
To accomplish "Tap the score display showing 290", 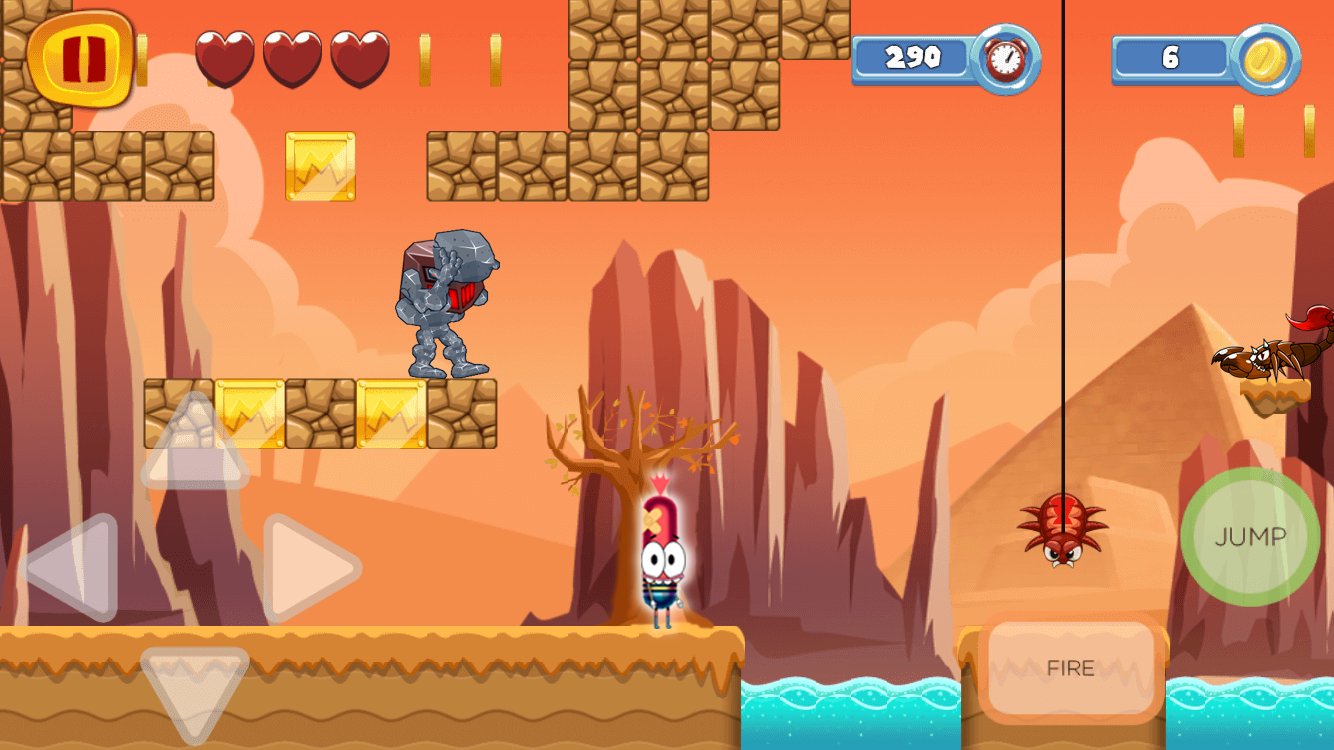I will [915, 58].
